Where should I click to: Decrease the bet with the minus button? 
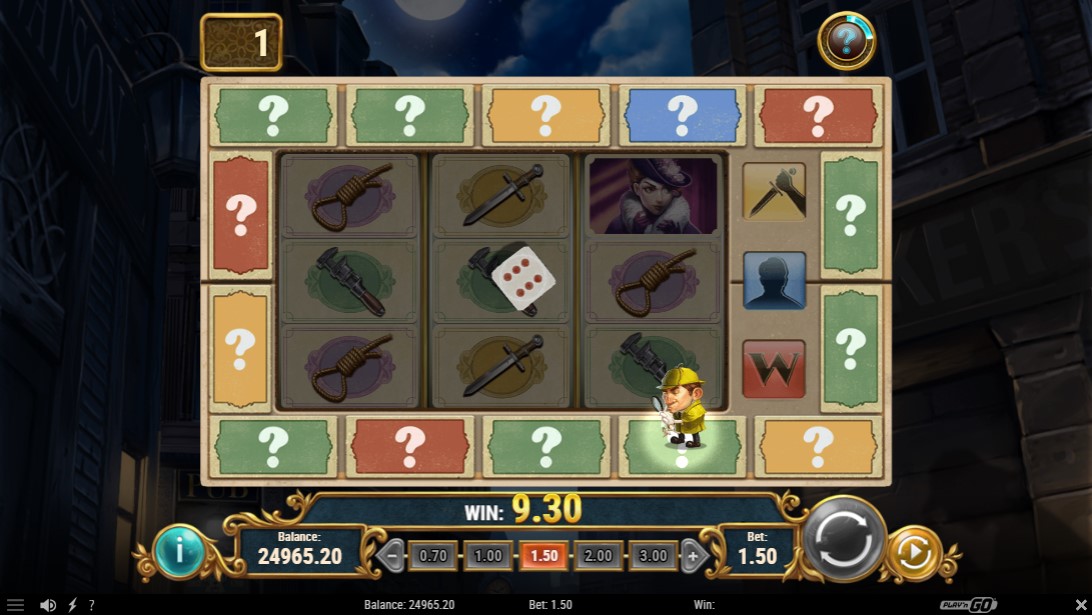point(394,555)
